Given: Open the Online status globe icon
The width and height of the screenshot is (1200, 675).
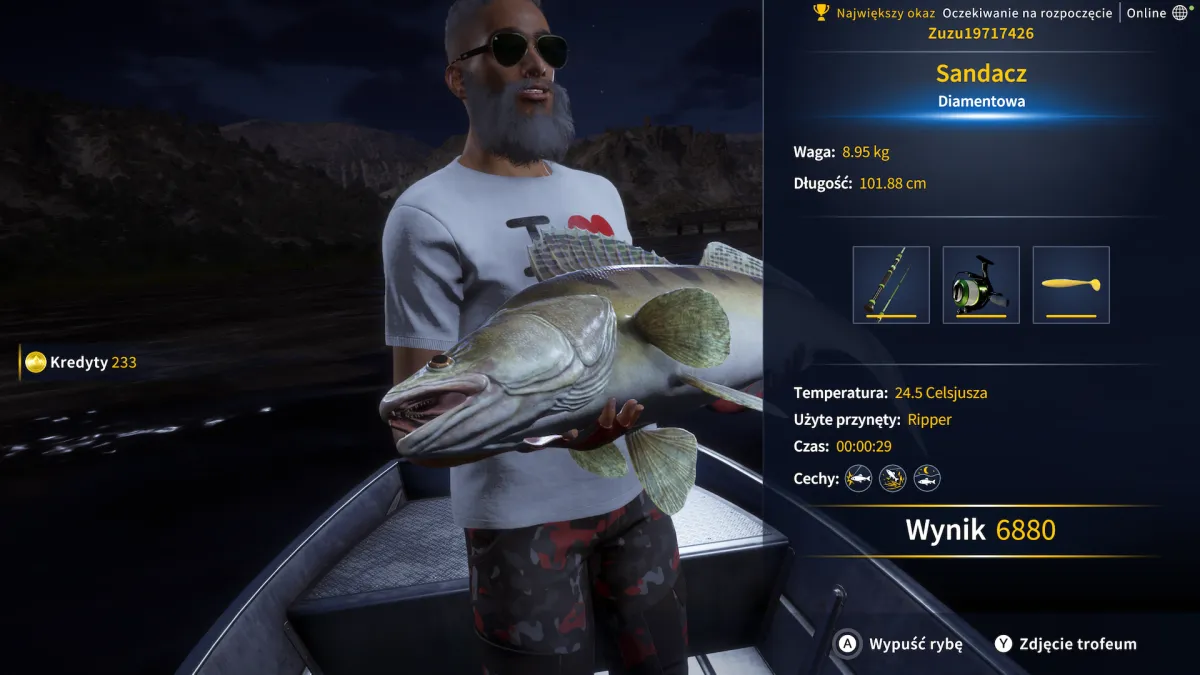Looking at the screenshot, I should click(x=1180, y=13).
